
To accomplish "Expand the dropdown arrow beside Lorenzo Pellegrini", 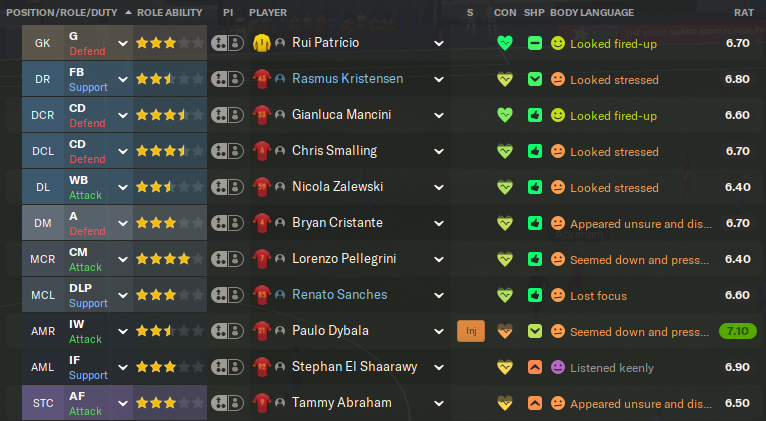I will [x=439, y=259].
